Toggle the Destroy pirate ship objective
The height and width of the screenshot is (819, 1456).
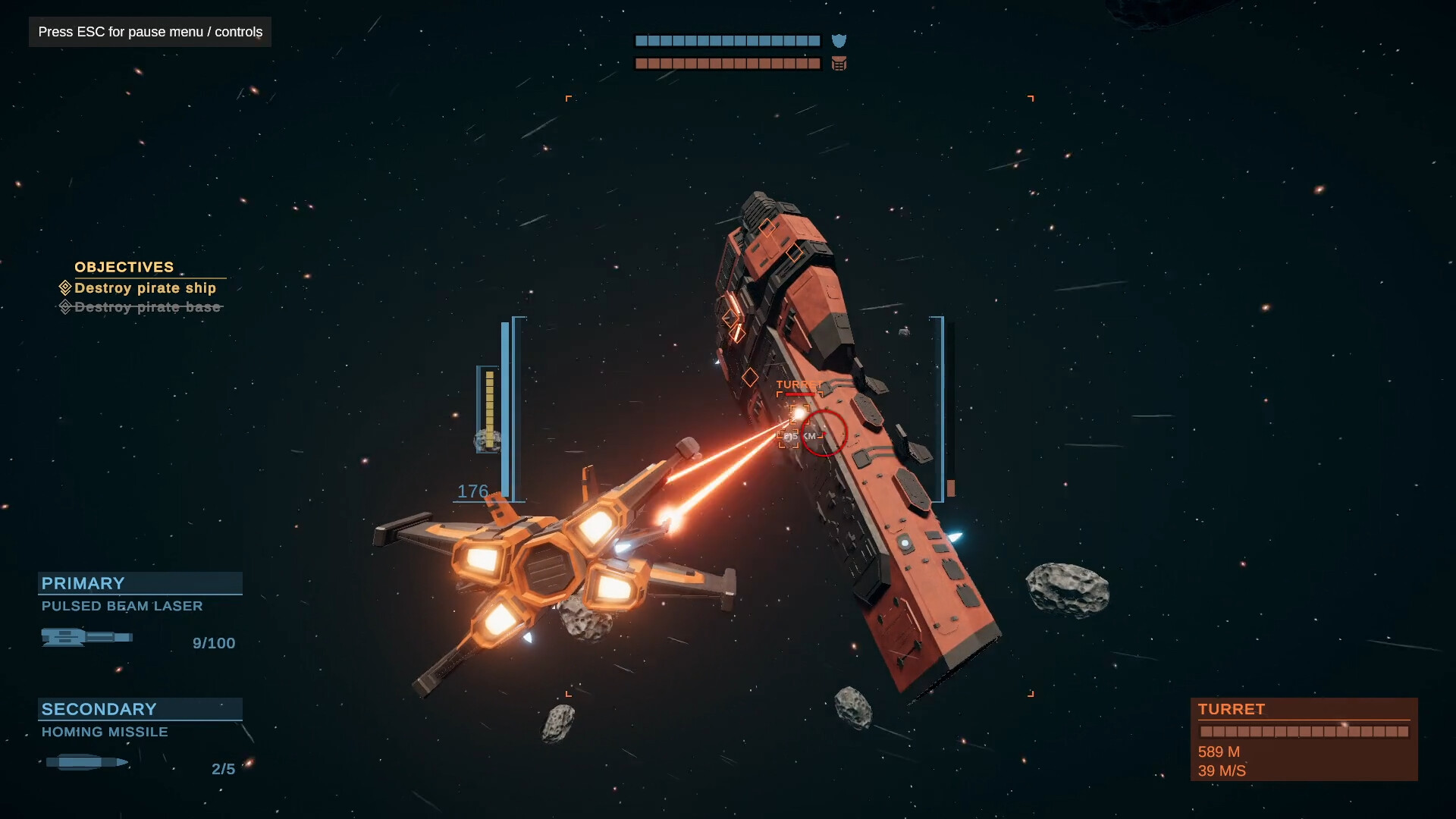[145, 288]
